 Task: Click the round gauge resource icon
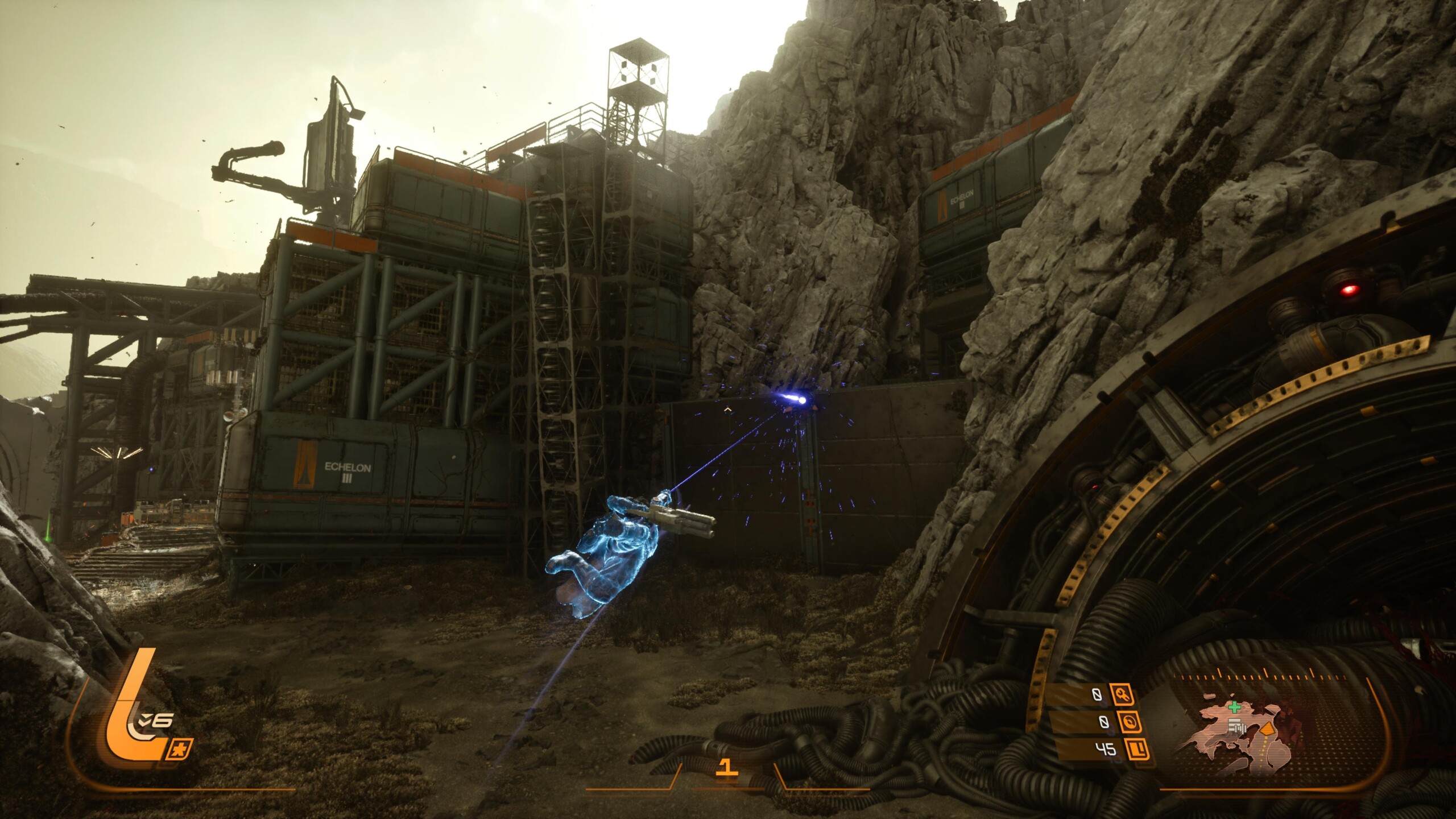click(1130, 722)
